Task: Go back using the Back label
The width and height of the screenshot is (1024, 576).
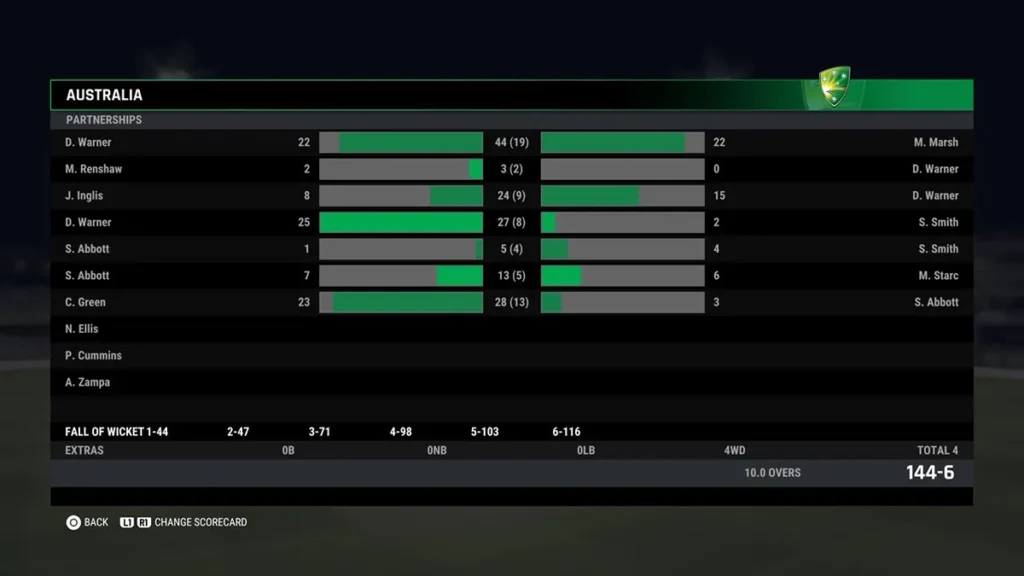Action: click(x=96, y=522)
